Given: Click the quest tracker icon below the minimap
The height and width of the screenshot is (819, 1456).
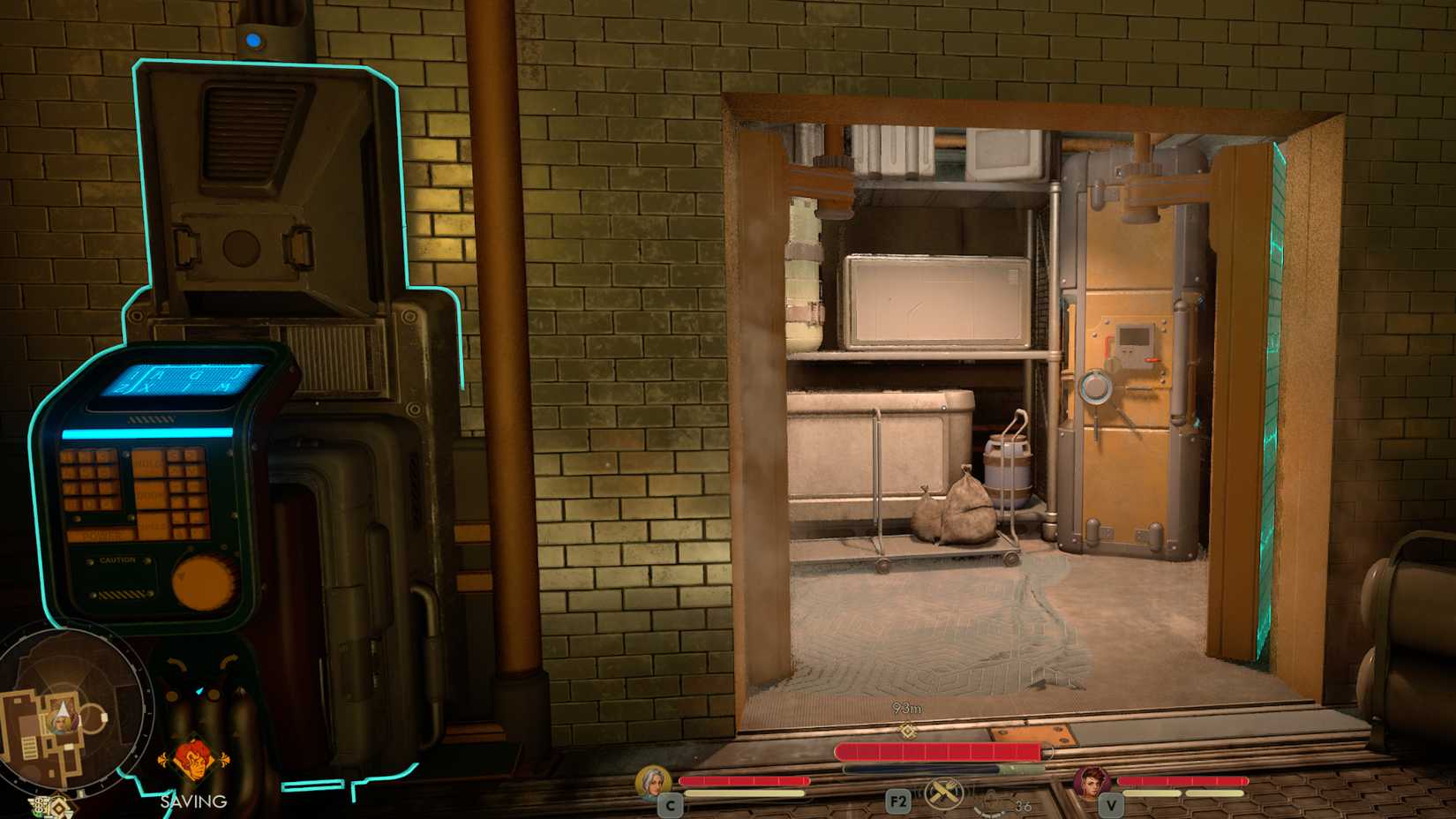Looking at the screenshot, I should 58,805.
